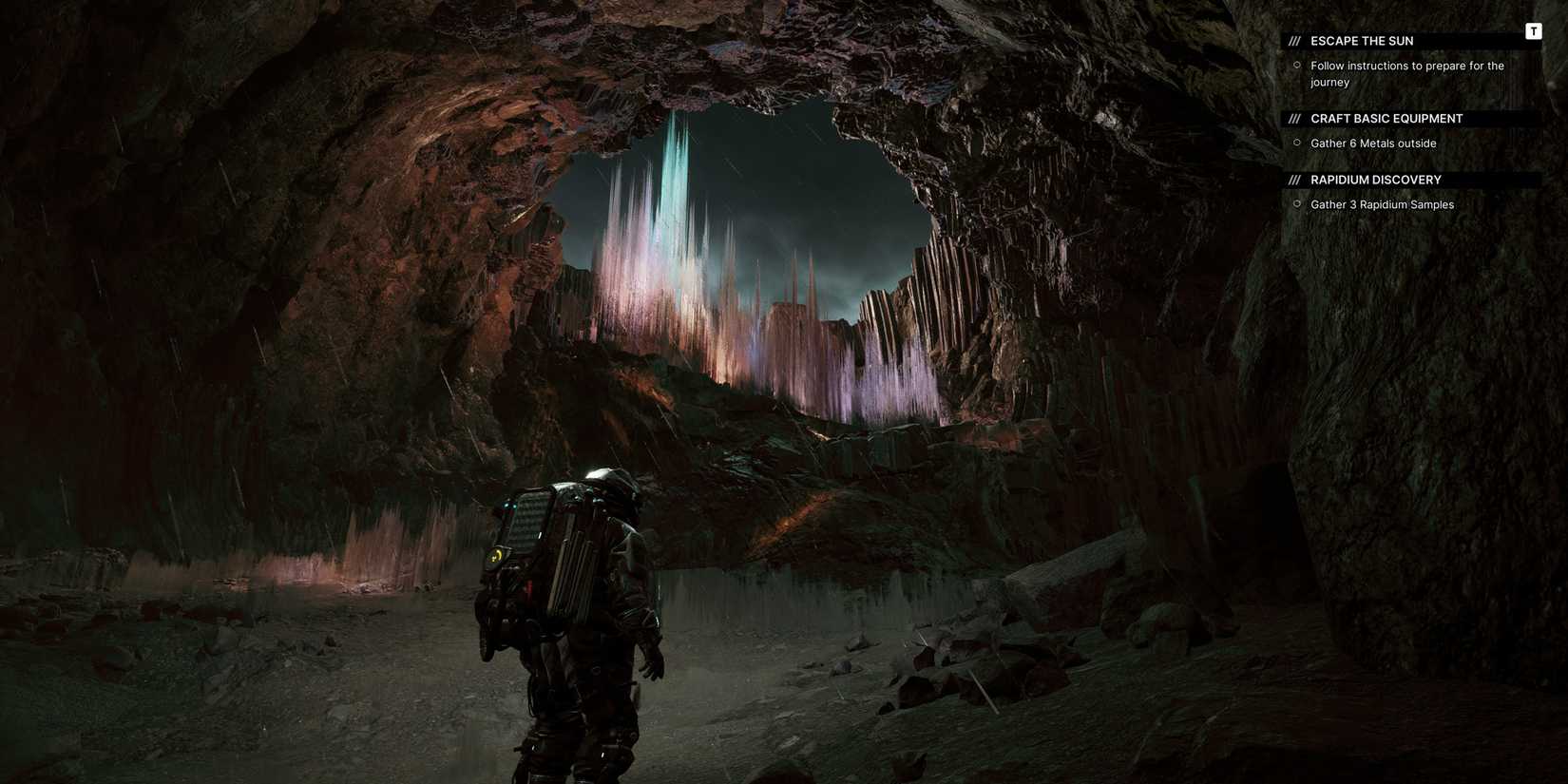The height and width of the screenshot is (784, 1568).
Task: Select the /// icon beside CRAFT BASIC EQUIPMENT
Action: coord(1295,118)
